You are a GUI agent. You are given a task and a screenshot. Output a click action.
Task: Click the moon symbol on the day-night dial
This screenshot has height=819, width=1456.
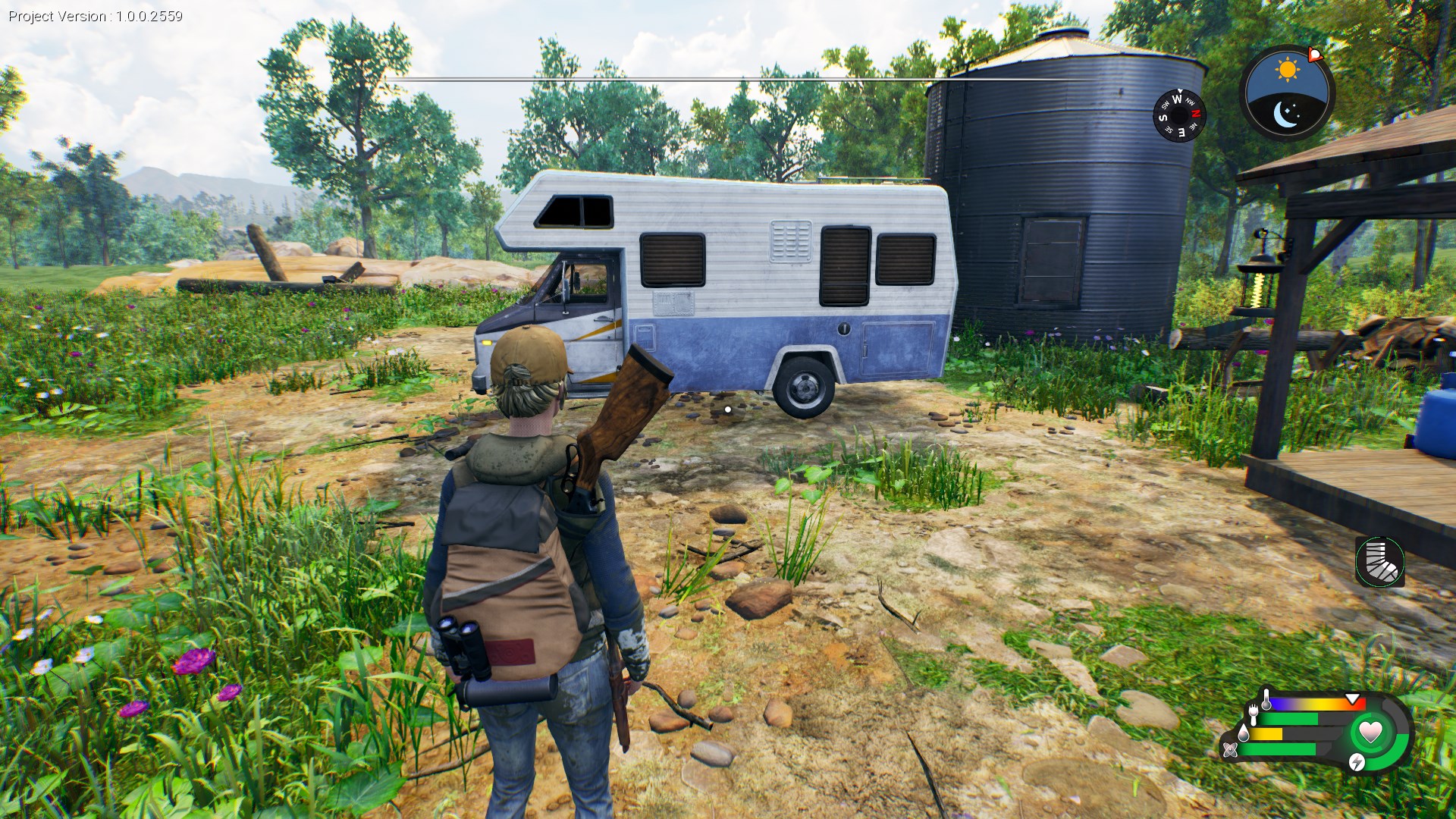(1285, 115)
